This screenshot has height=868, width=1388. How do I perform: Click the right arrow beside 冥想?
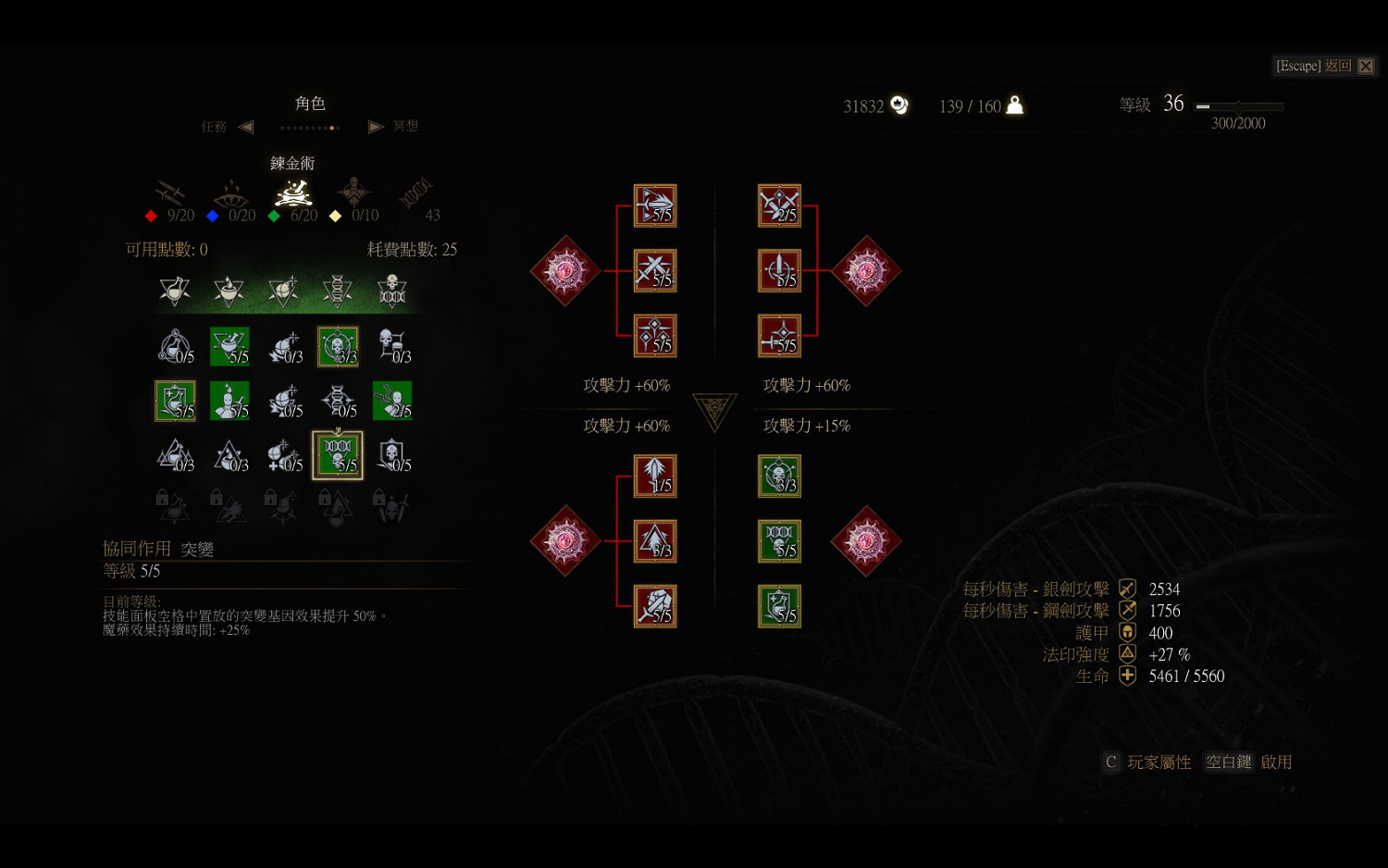pyautogui.click(x=376, y=126)
